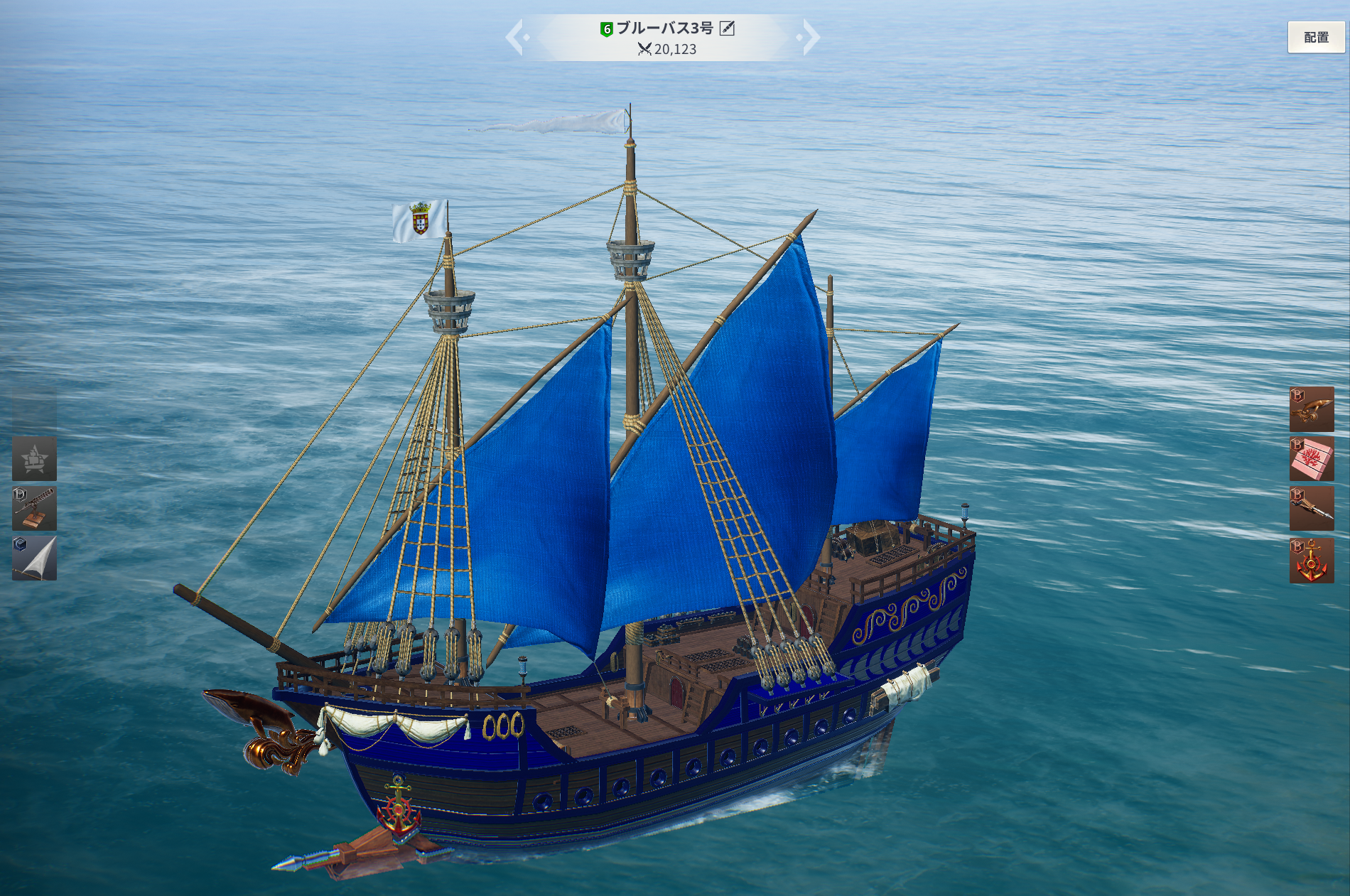Click the 配置 button
1350x896 pixels.
click(1315, 37)
